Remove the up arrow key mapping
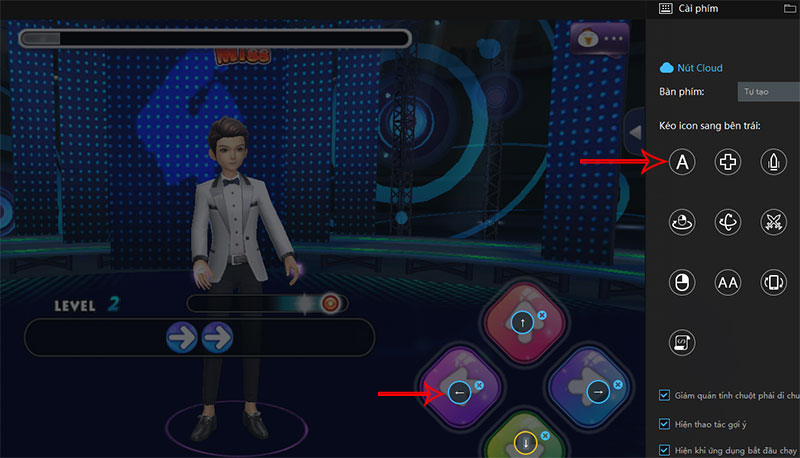The height and width of the screenshot is (458, 800). (542, 316)
